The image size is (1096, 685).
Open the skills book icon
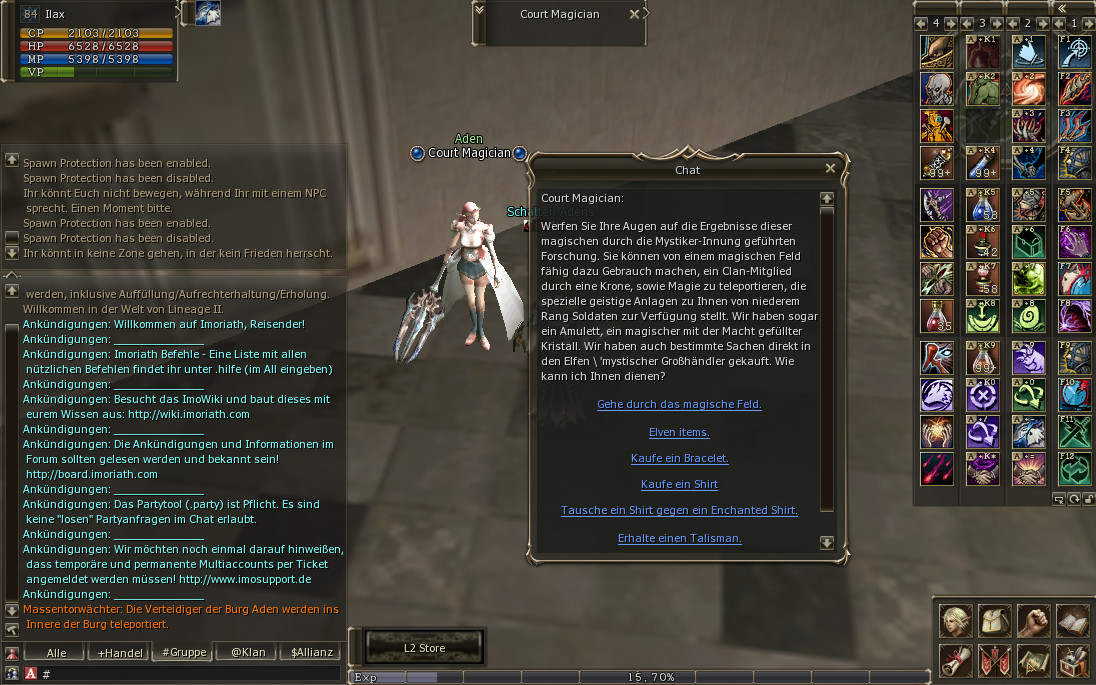coord(1072,620)
